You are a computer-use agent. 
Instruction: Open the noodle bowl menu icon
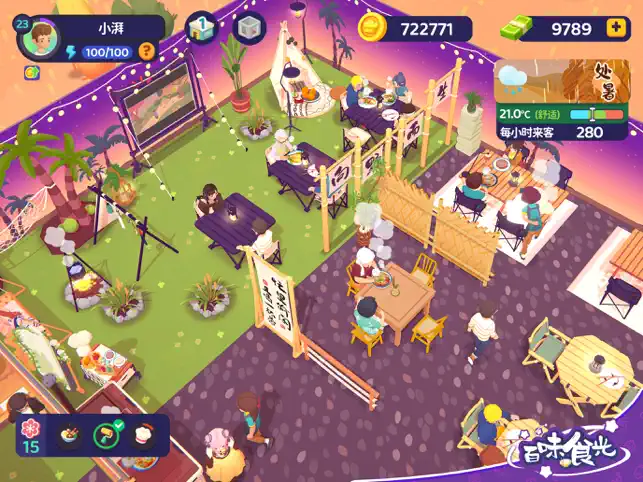pos(70,436)
